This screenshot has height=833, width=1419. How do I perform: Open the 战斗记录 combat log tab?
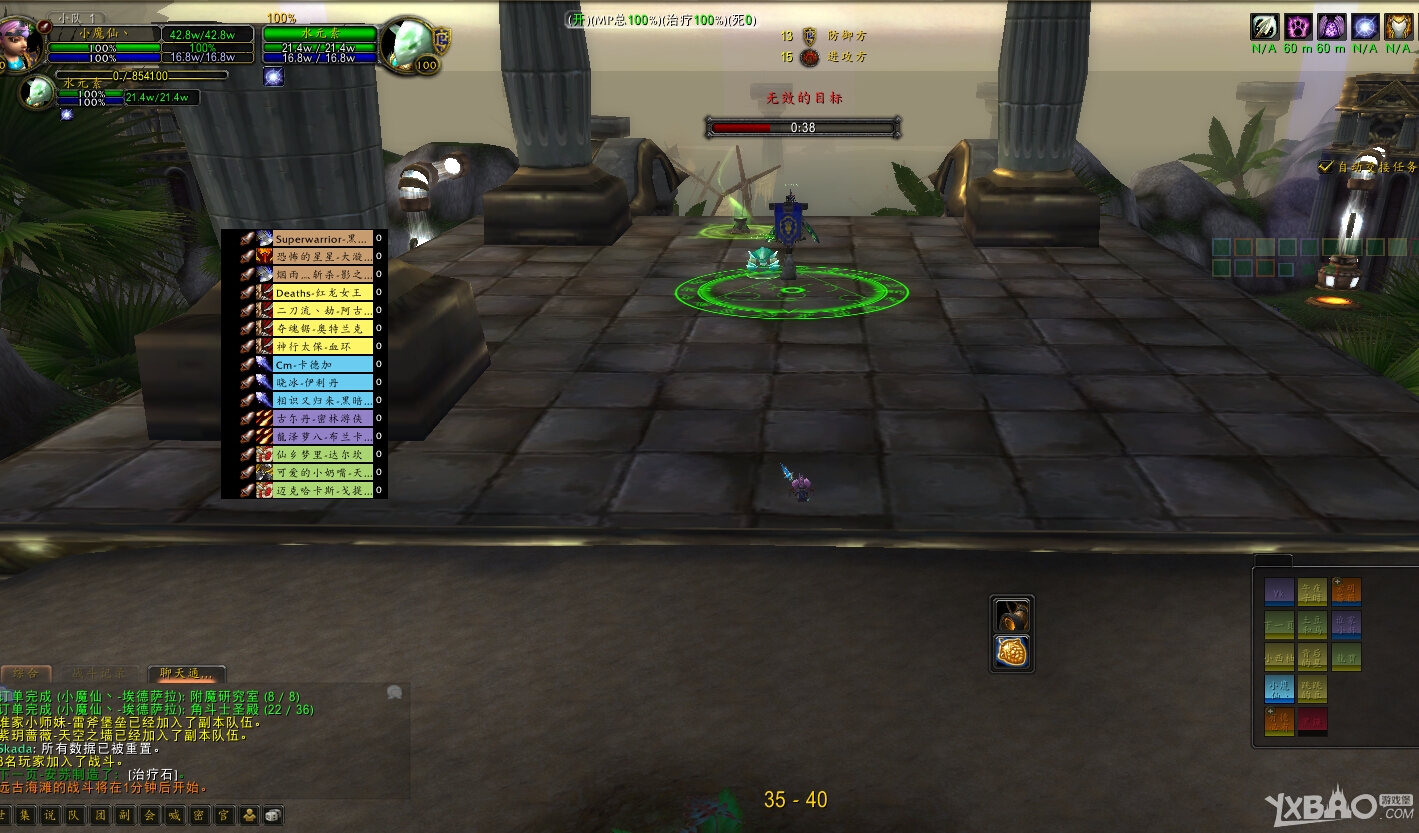(100, 674)
